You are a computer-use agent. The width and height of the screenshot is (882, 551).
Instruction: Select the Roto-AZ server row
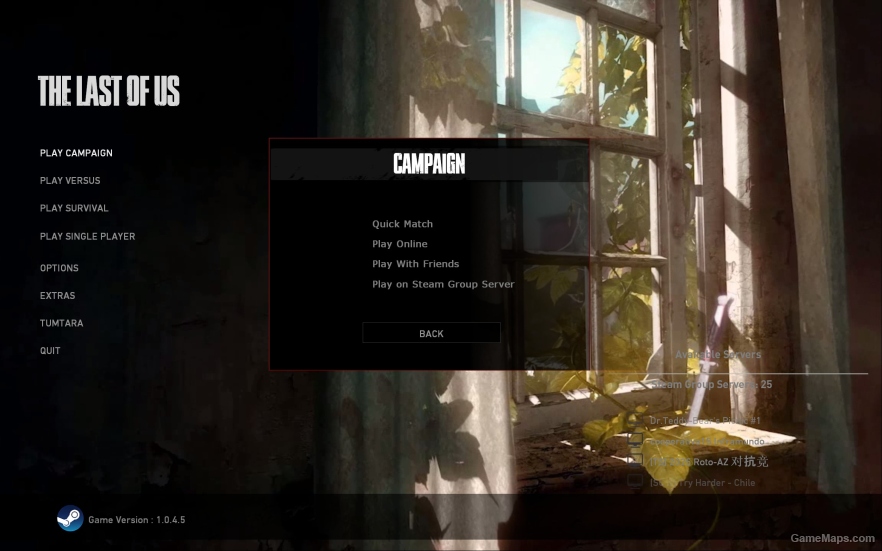point(710,461)
